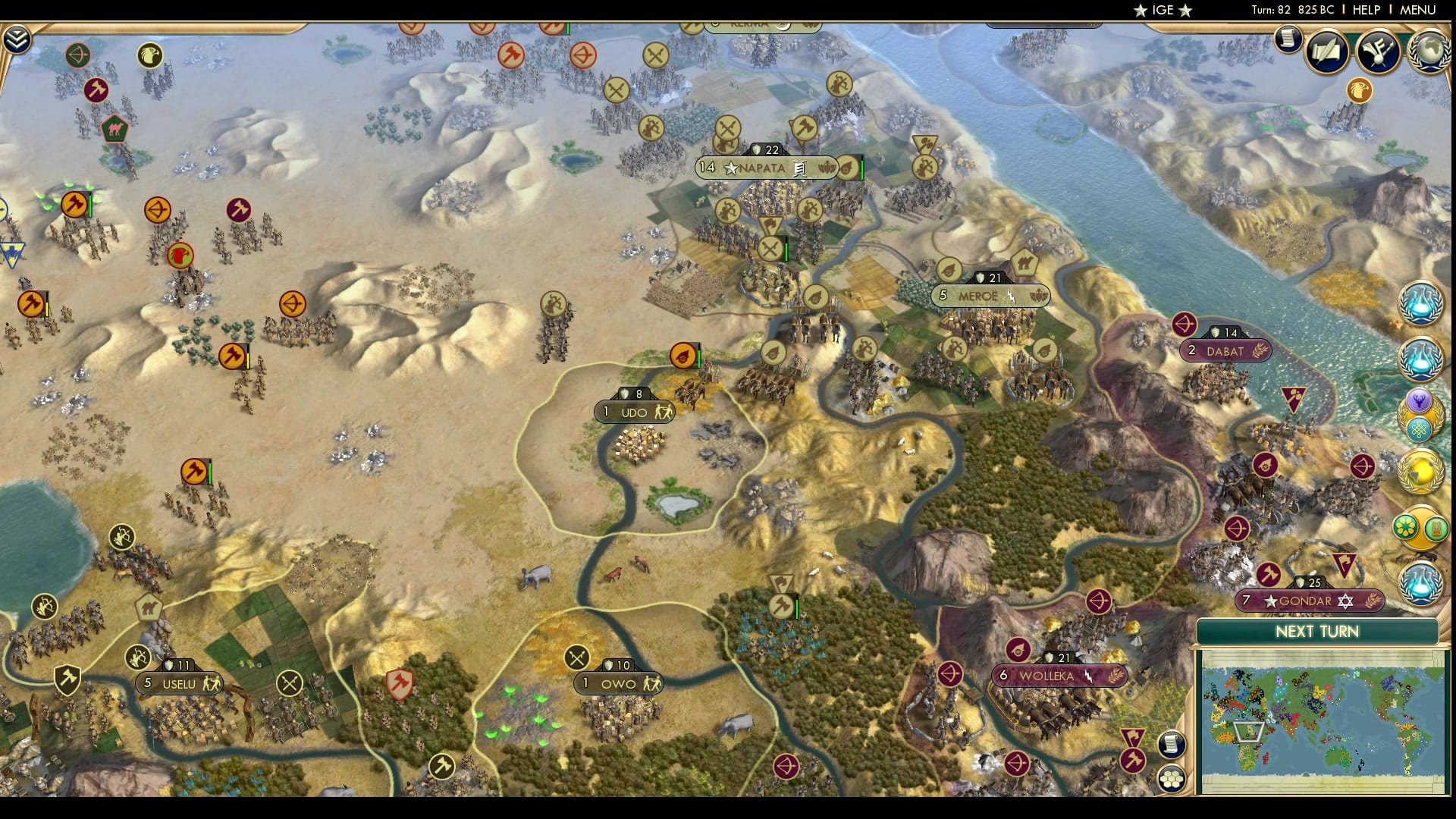Open the Social Policies scroll-and-quill icon
This screenshot has height=819, width=1456.
[1326, 51]
